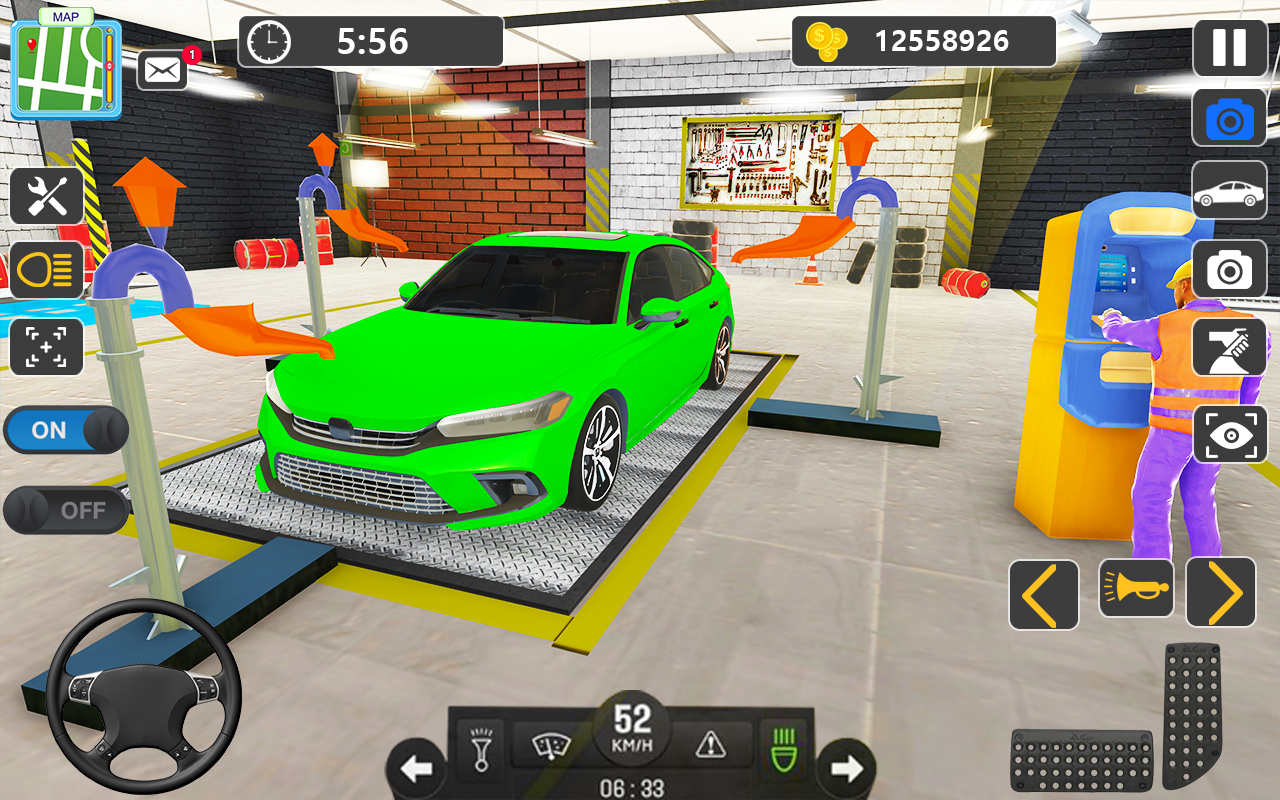Steer using the left yellow arrow
Image resolution: width=1280 pixels, height=800 pixels.
tap(1043, 592)
